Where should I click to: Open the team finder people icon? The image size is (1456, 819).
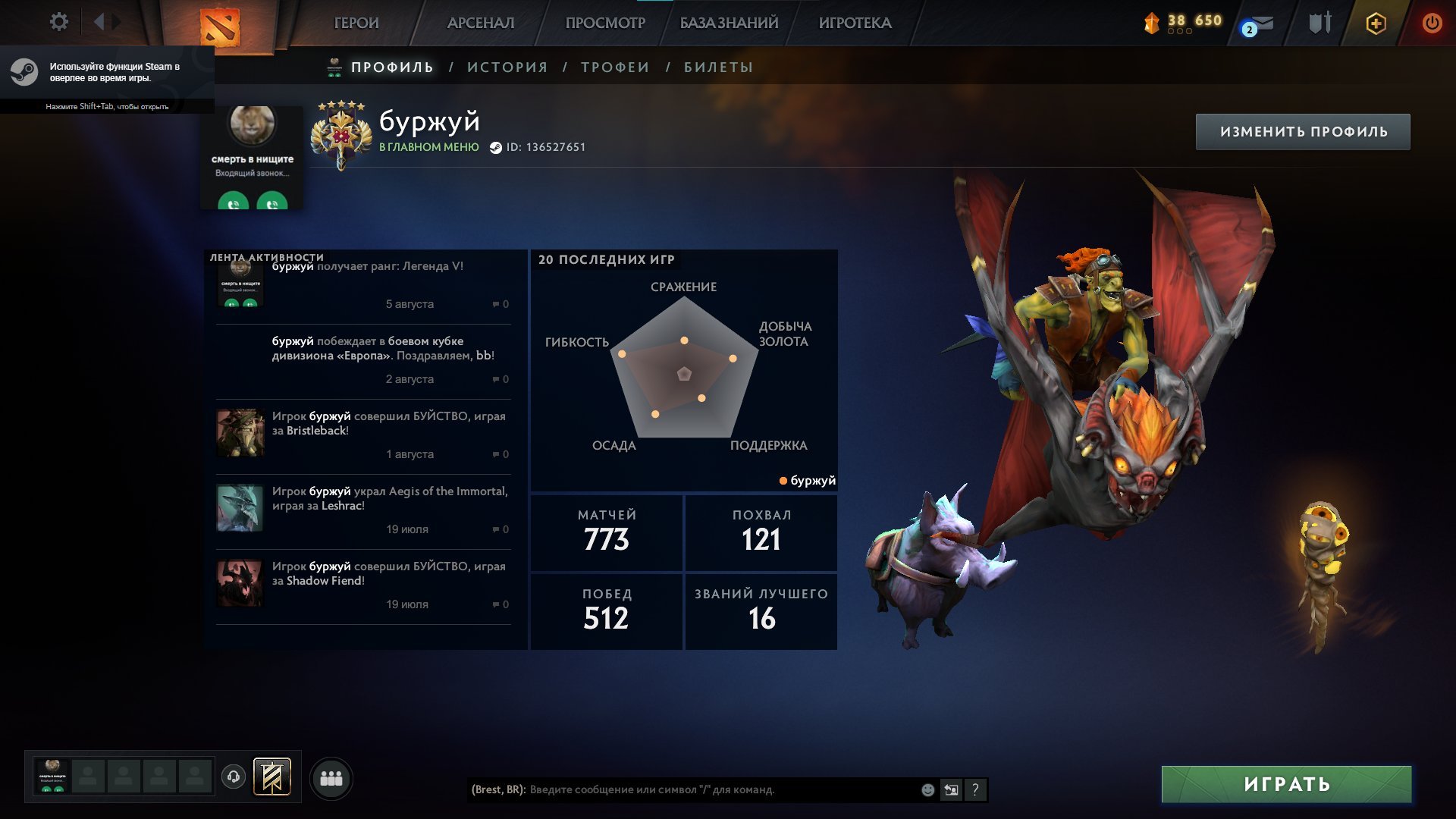click(331, 777)
